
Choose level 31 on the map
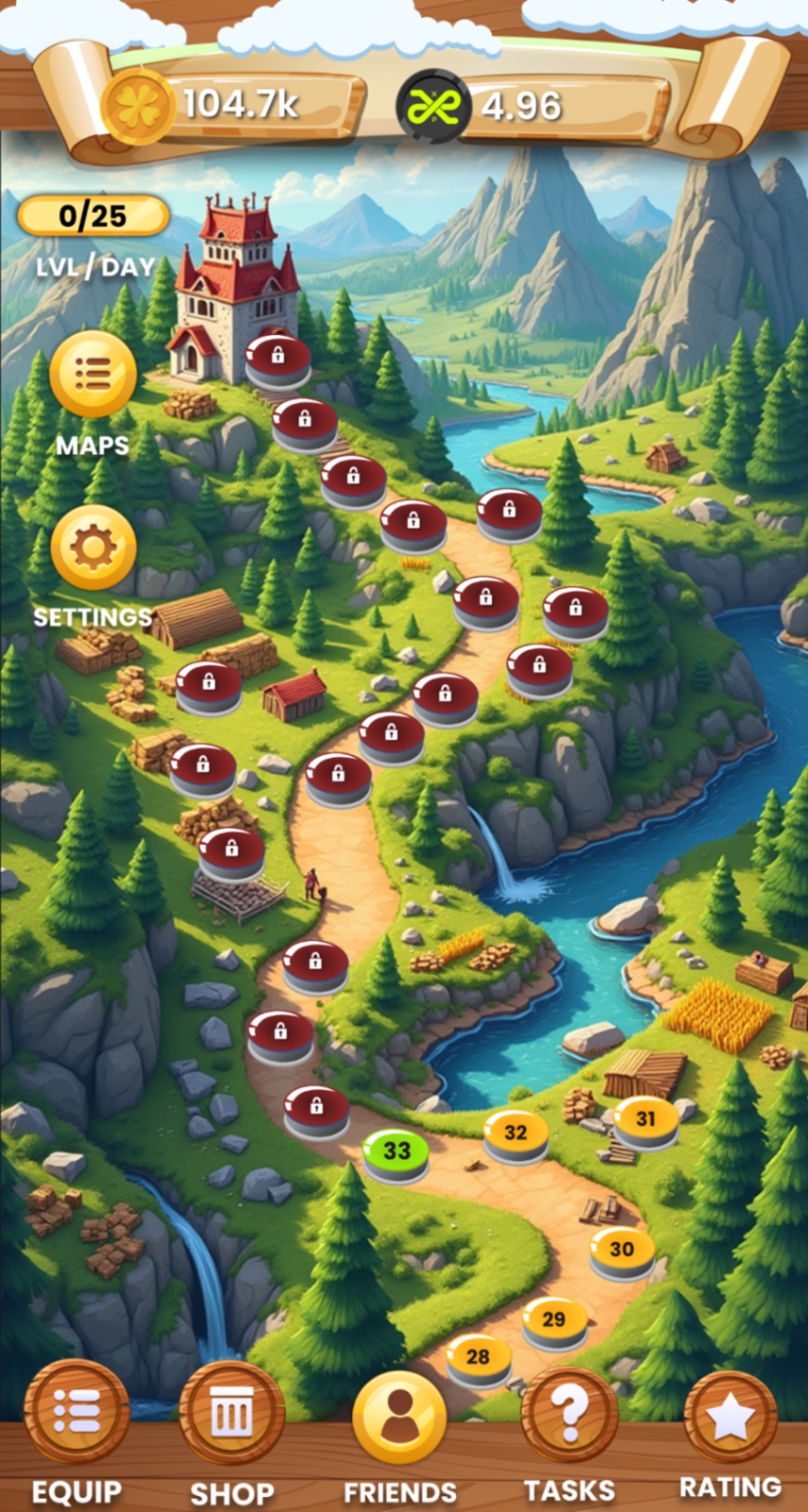click(645, 1120)
